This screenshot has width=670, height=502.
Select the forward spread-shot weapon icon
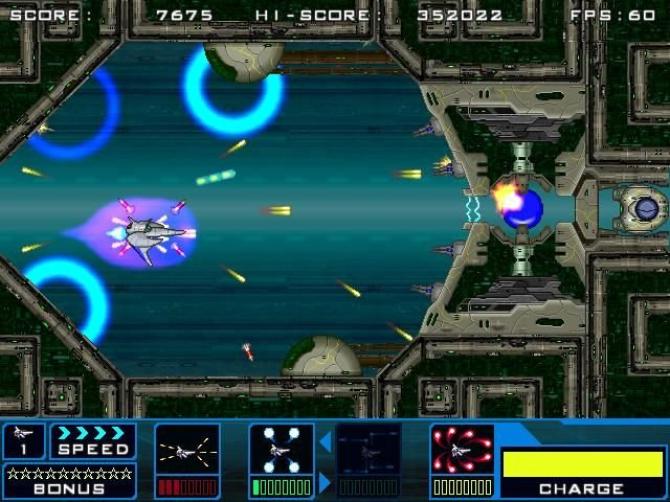187,452
